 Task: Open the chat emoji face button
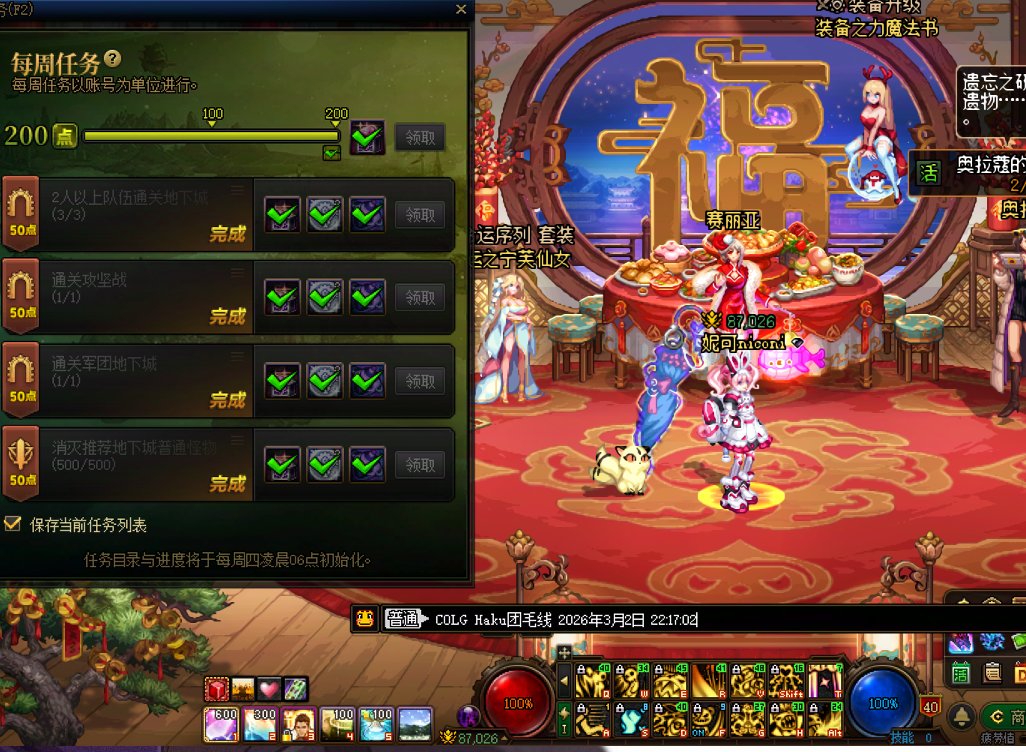pyautogui.click(x=365, y=619)
